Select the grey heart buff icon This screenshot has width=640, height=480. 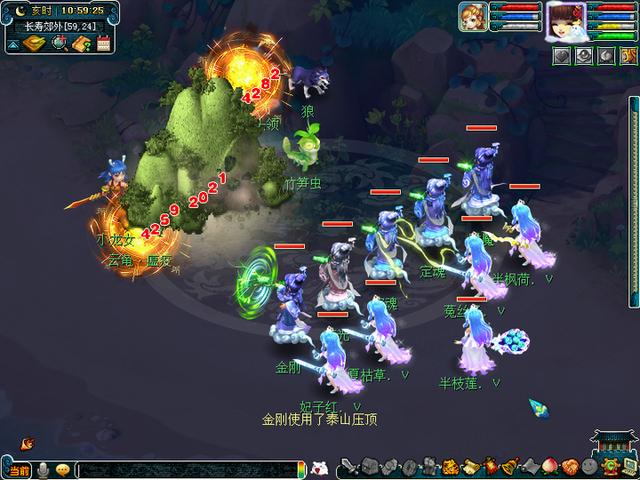pos(562,56)
